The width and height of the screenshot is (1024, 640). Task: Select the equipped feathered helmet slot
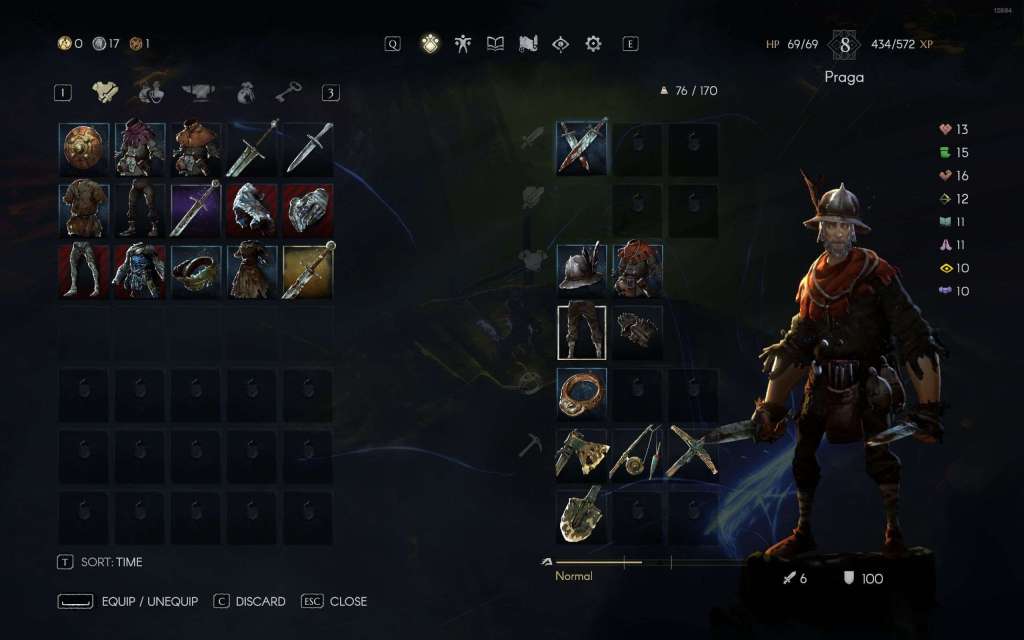tap(581, 270)
